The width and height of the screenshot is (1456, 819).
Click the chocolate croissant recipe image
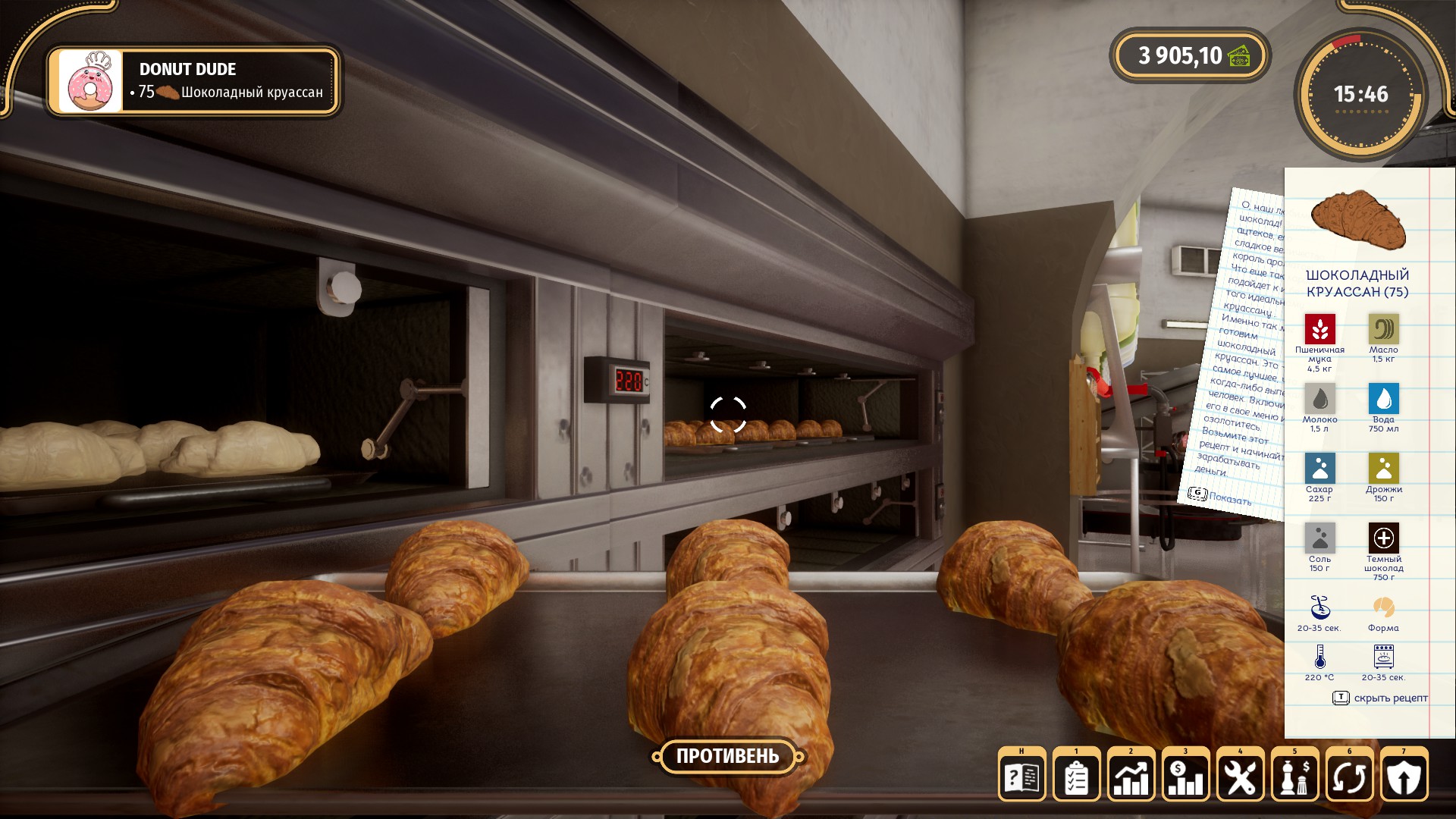tap(1358, 221)
